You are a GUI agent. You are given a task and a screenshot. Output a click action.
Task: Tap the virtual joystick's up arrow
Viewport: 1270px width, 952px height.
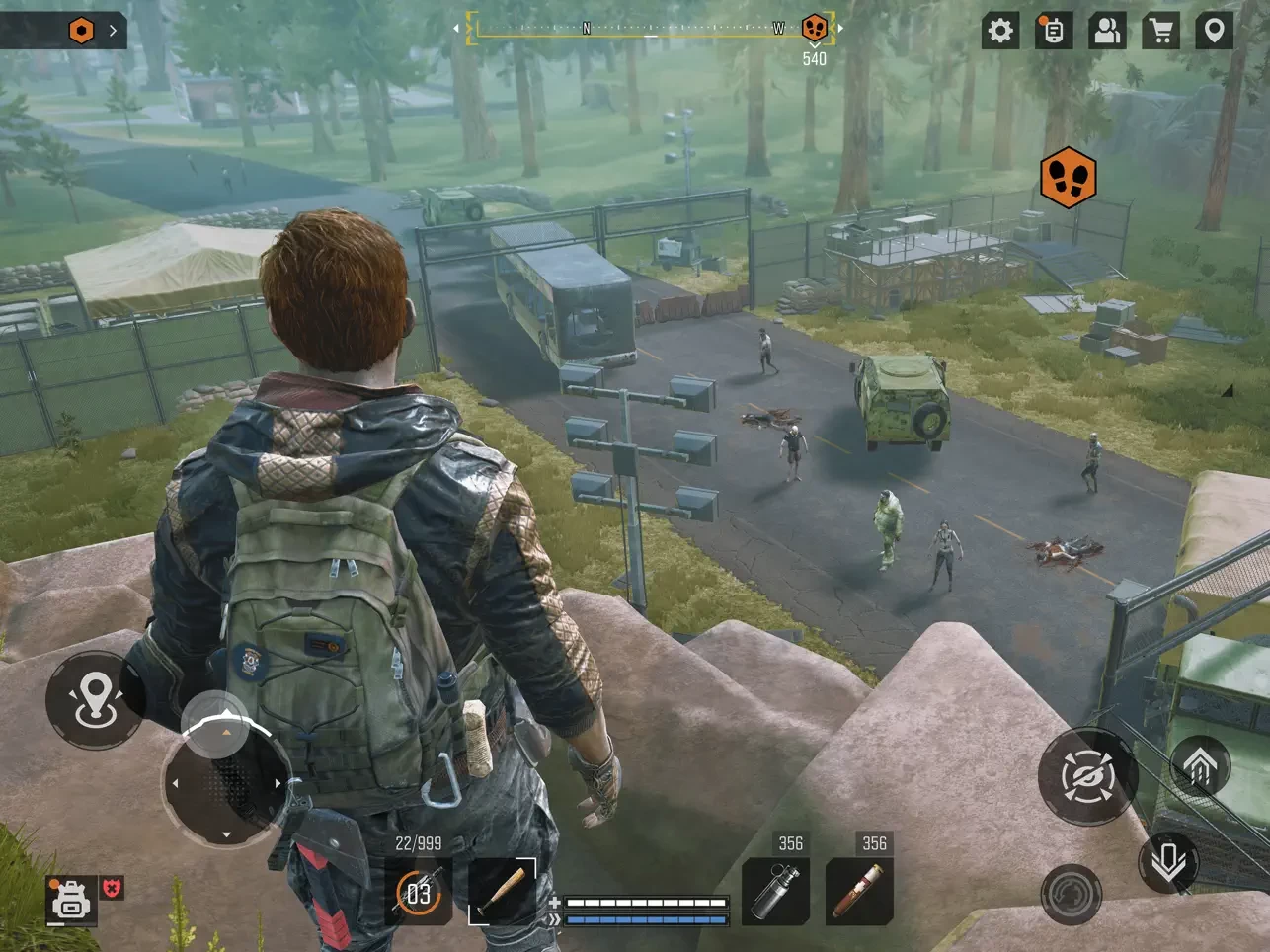pos(226,732)
